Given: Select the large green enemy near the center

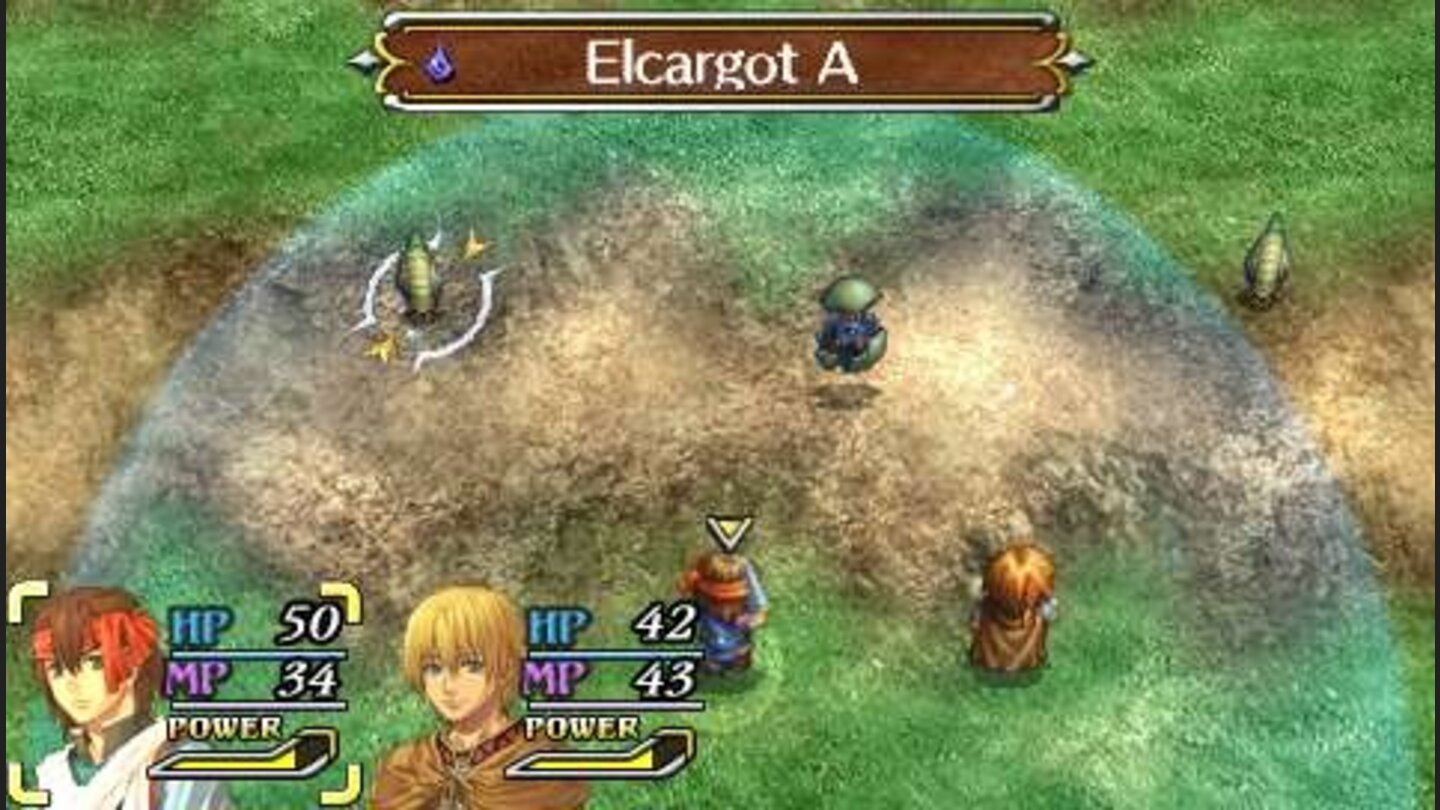Looking at the screenshot, I should point(850,325).
